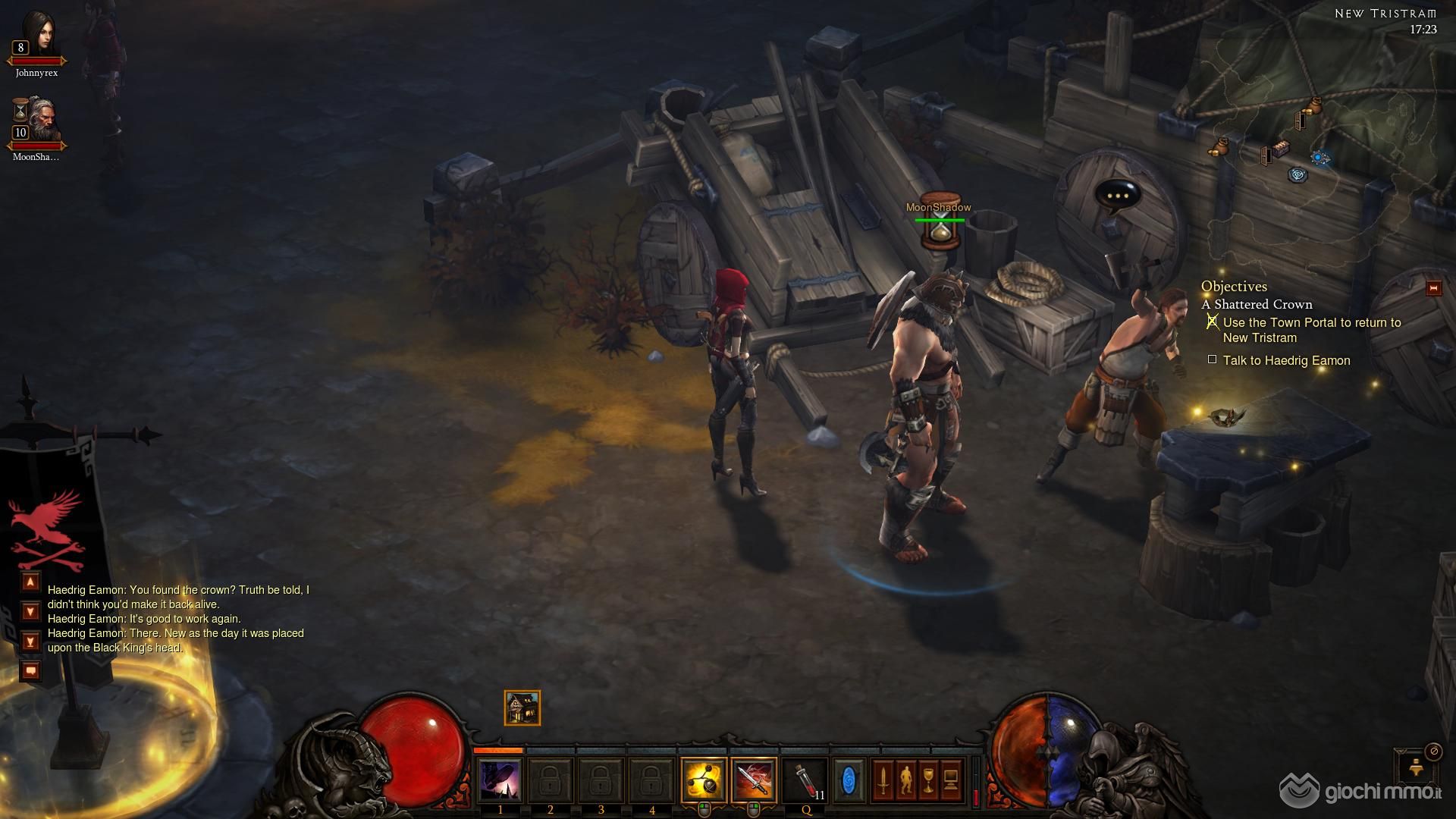Use the yellow bola primary mouse skill
Image resolution: width=1456 pixels, height=819 pixels.
[703, 780]
